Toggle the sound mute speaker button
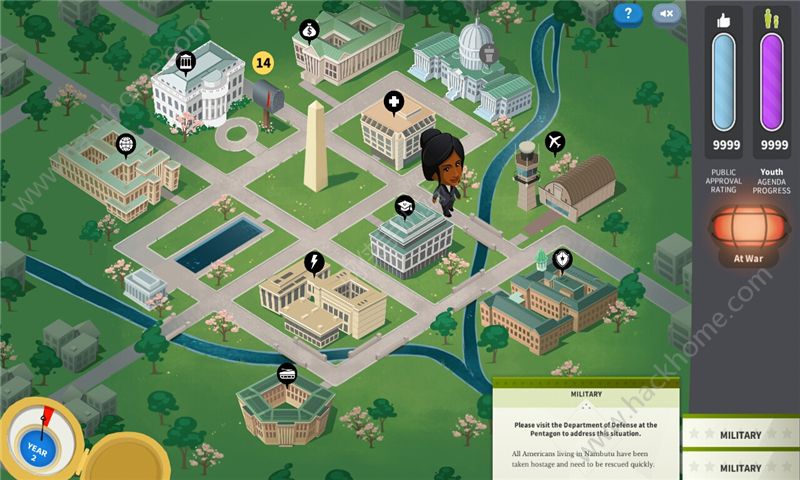This screenshot has height=480, width=800. tap(666, 13)
